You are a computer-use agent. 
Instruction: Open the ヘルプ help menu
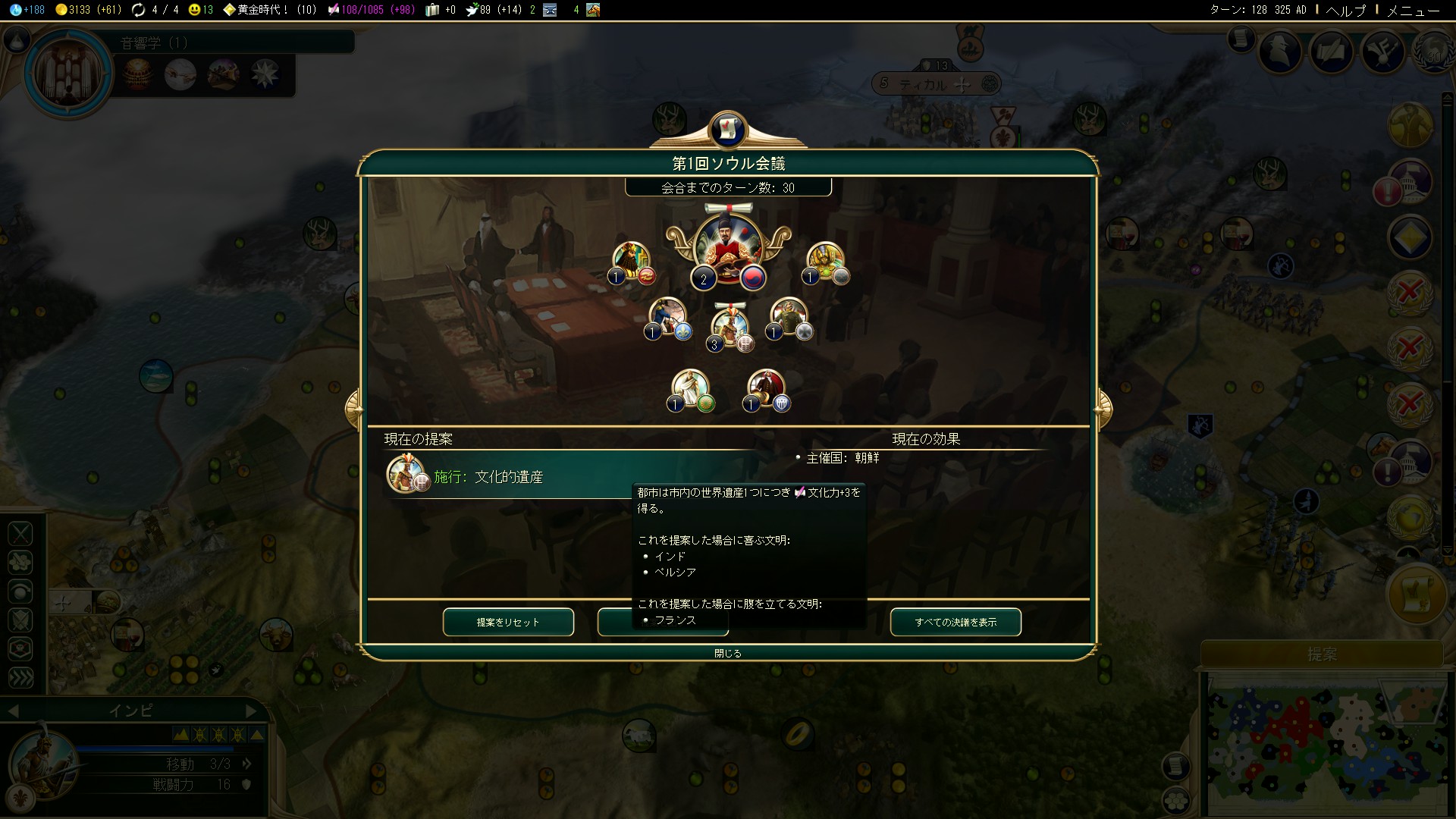(1346, 10)
